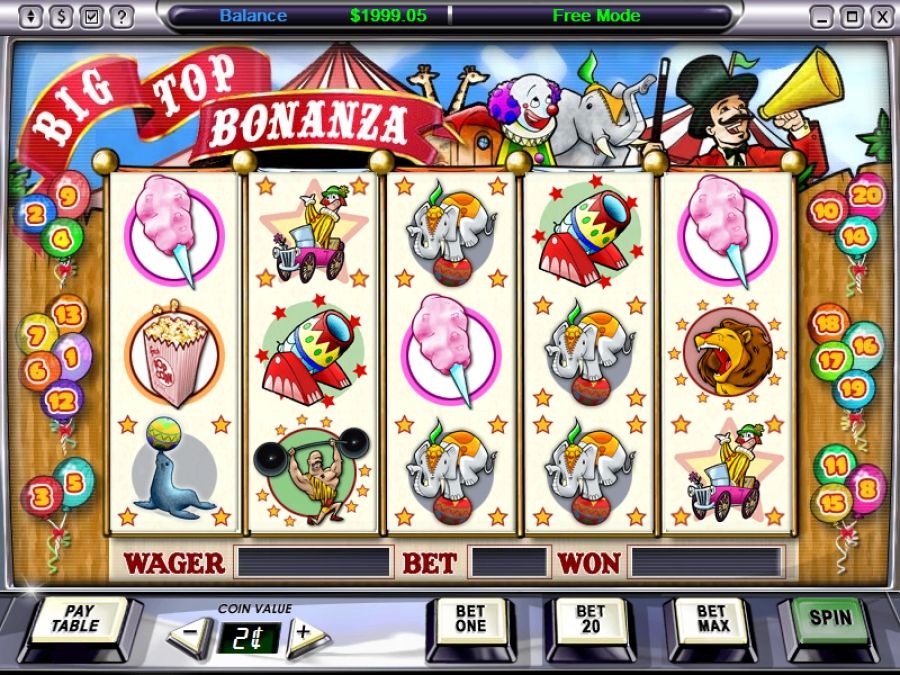Select payline balloon number 5

coord(74,479)
